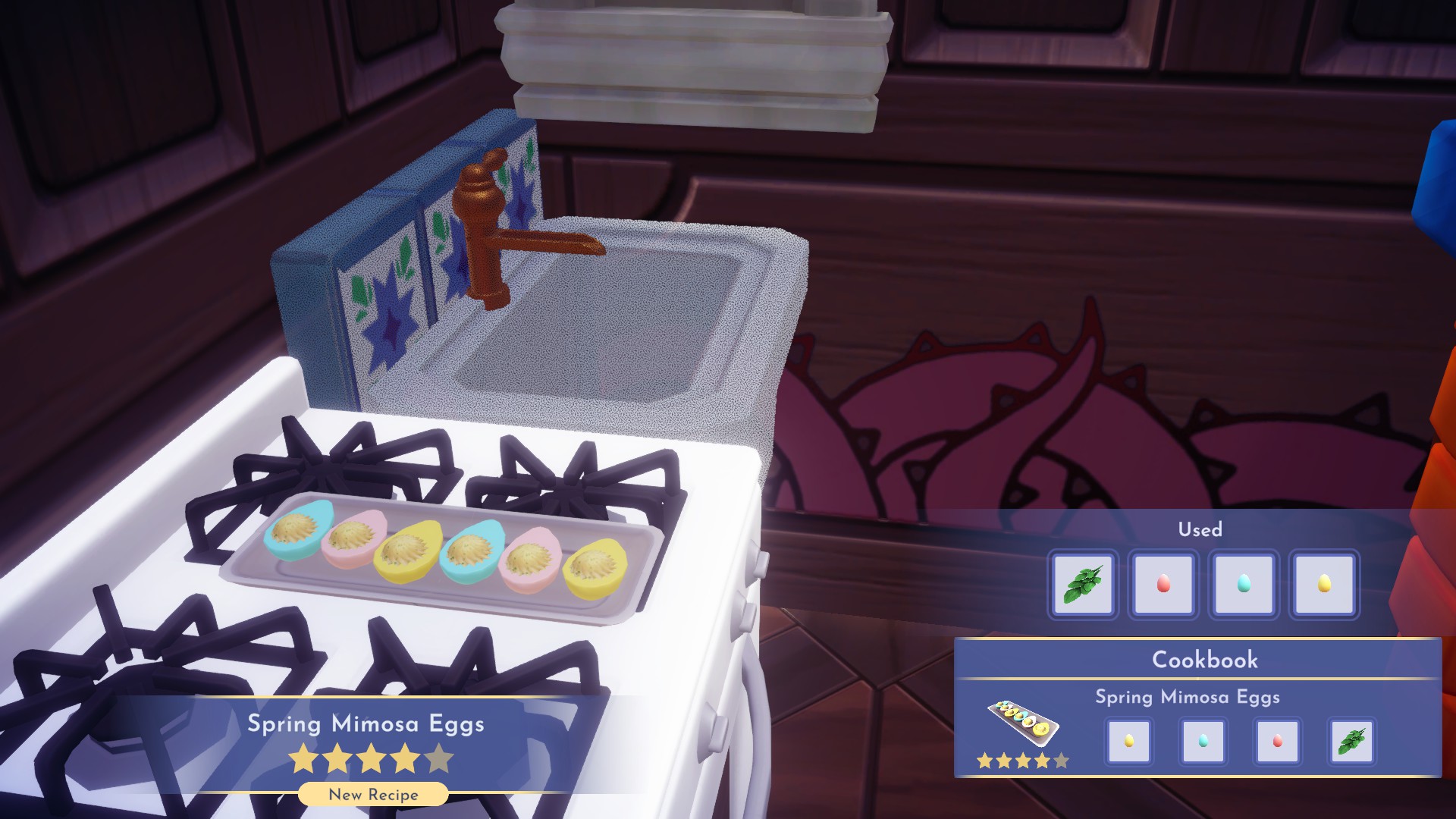
Task: Click the green herb ingredient in Cookbook recipe
Action: pos(1351,741)
